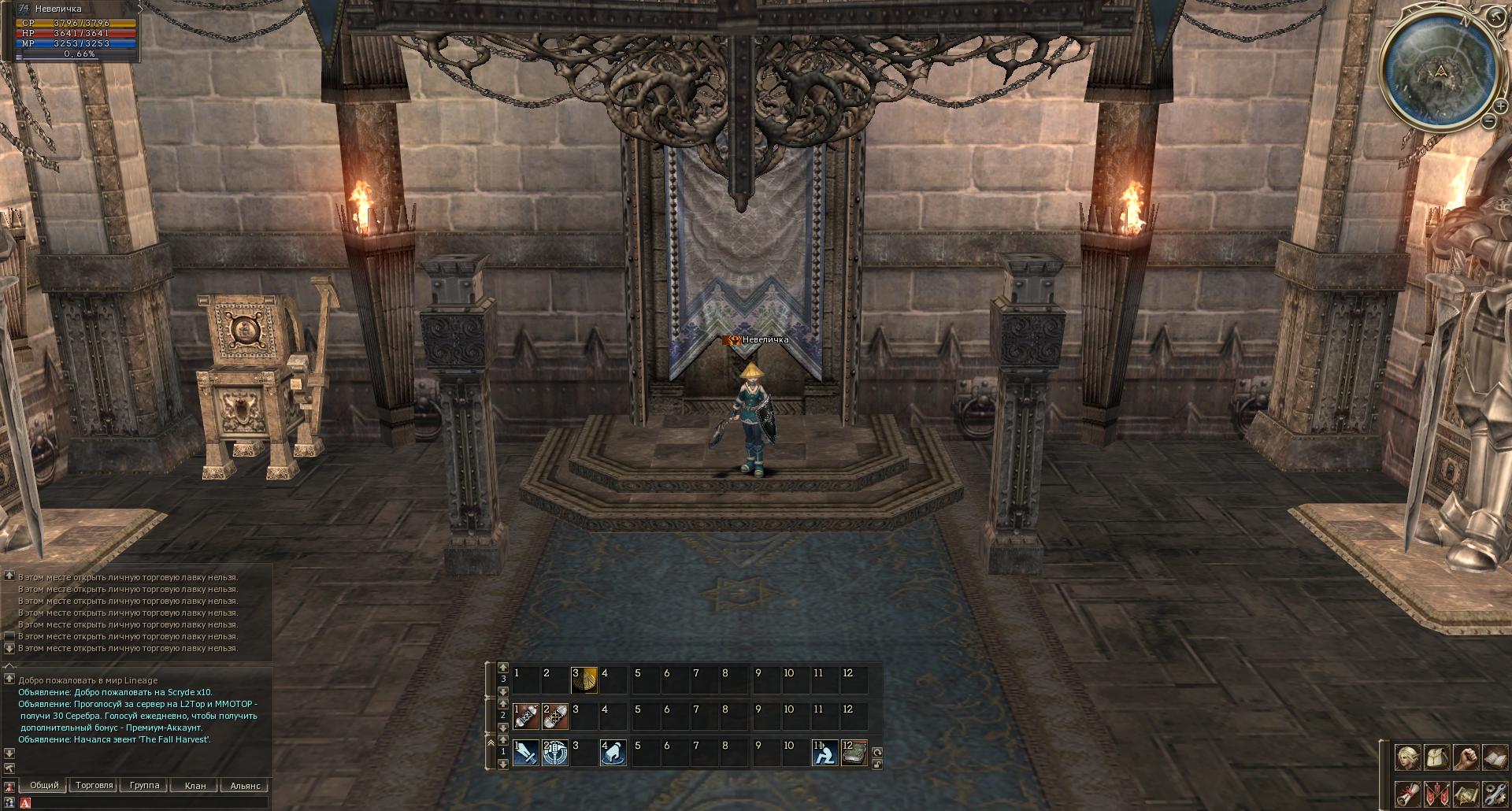Open the actions fist icon
1512x811 pixels.
tap(1466, 758)
